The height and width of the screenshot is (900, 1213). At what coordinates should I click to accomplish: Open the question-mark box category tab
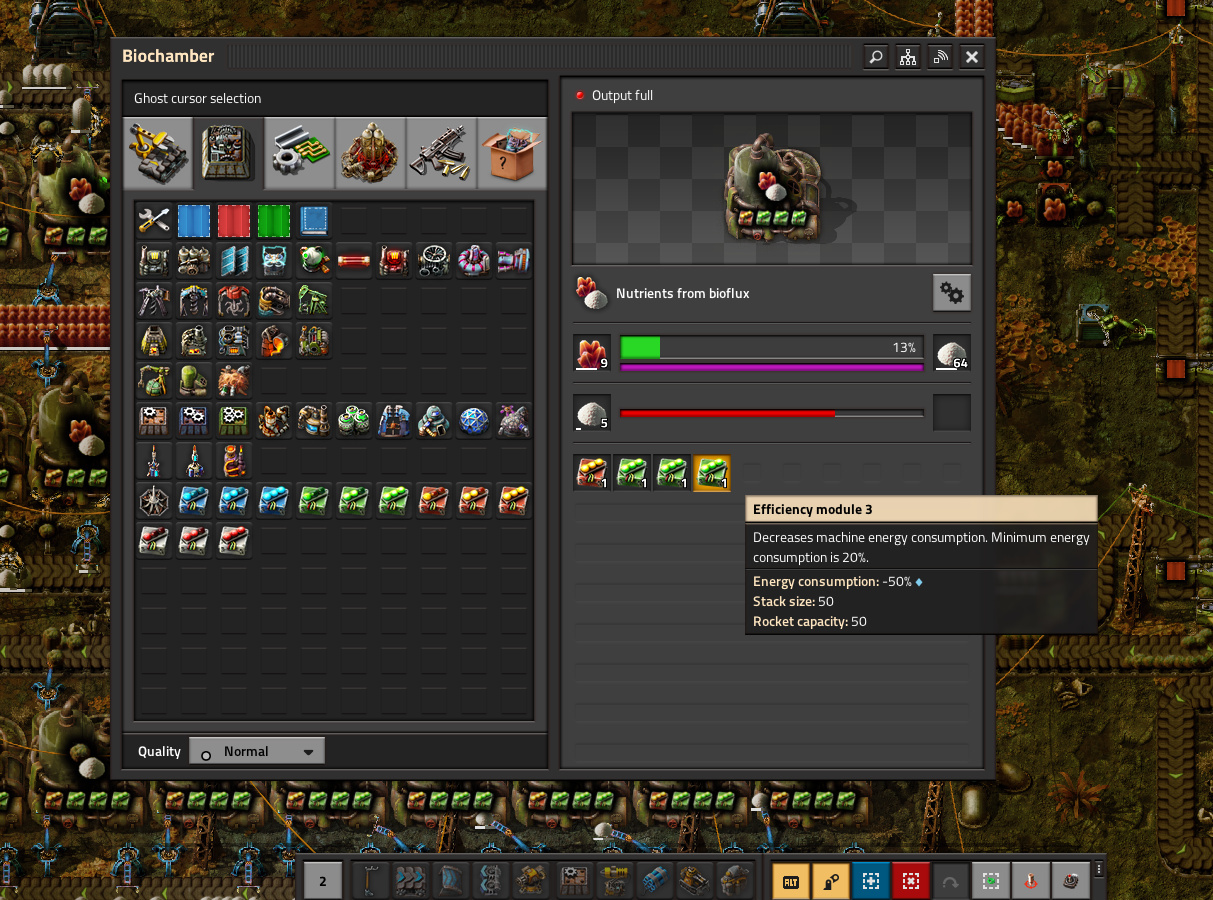click(x=512, y=153)
